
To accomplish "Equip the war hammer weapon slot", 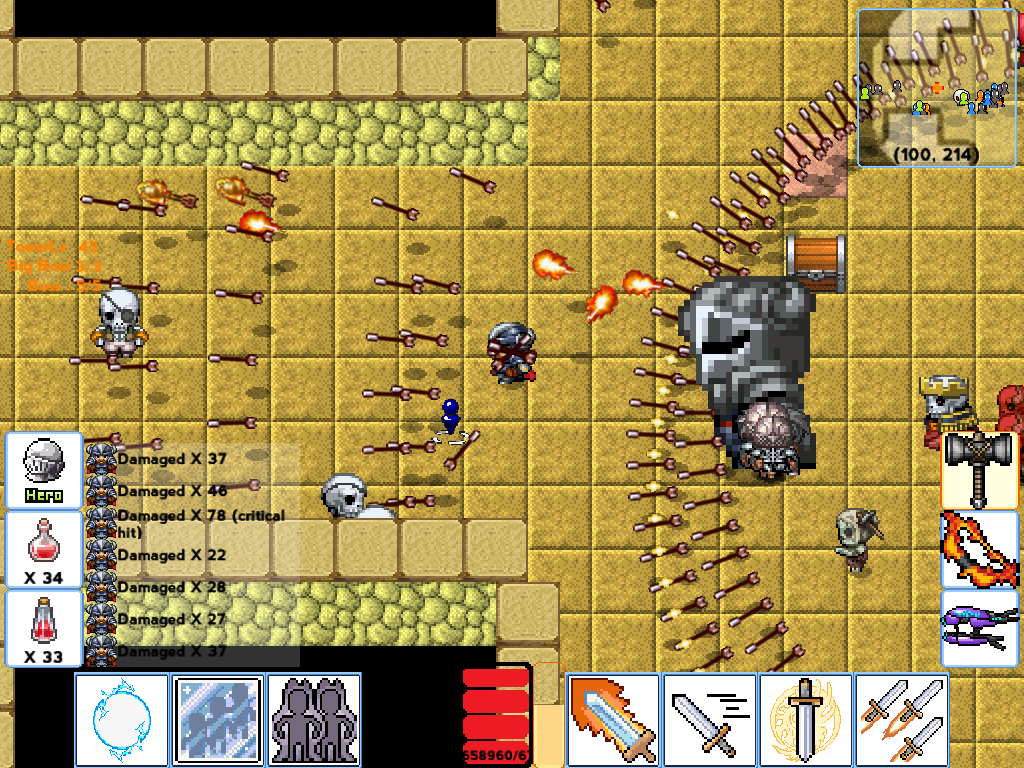I will click(980, 470).
